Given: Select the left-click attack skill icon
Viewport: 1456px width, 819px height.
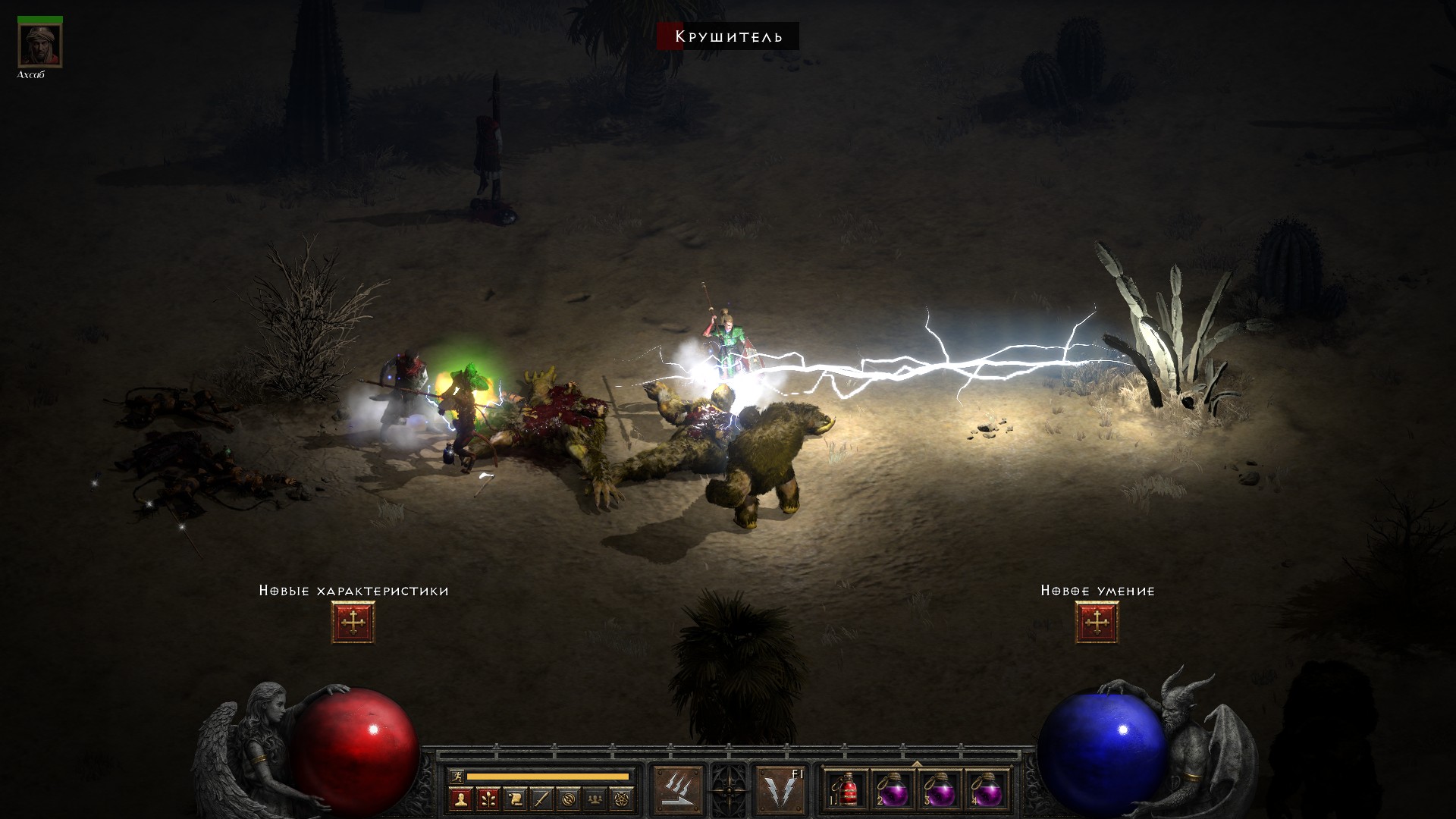Looking at the screenshot, I should click(x=678, y=790).
